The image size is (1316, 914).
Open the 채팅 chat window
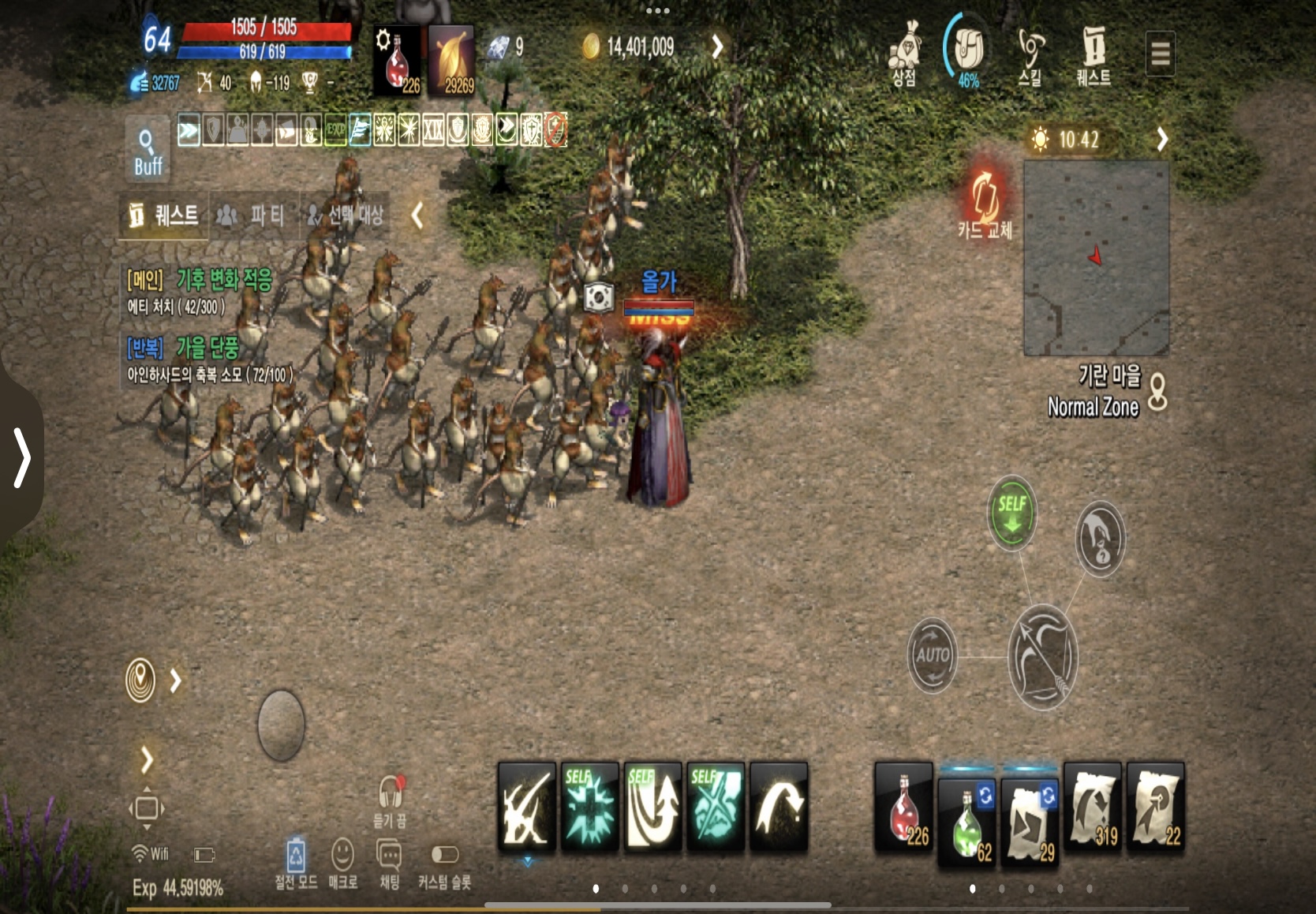[390, 863]
